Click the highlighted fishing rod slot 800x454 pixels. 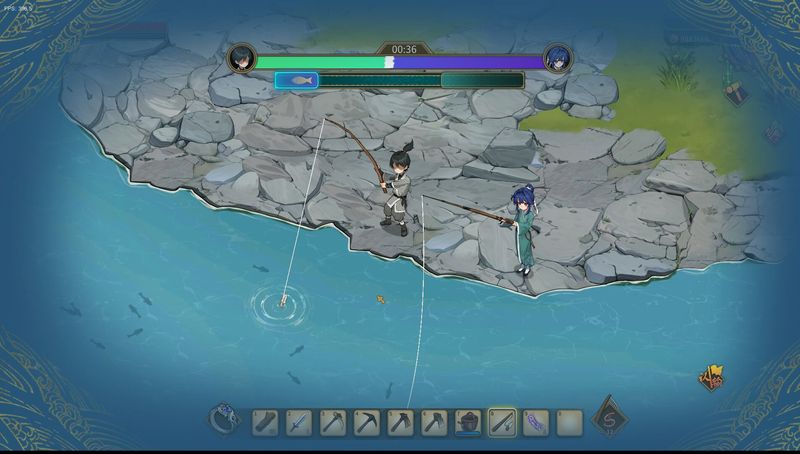pyautogui.click(x=502, y=422)
